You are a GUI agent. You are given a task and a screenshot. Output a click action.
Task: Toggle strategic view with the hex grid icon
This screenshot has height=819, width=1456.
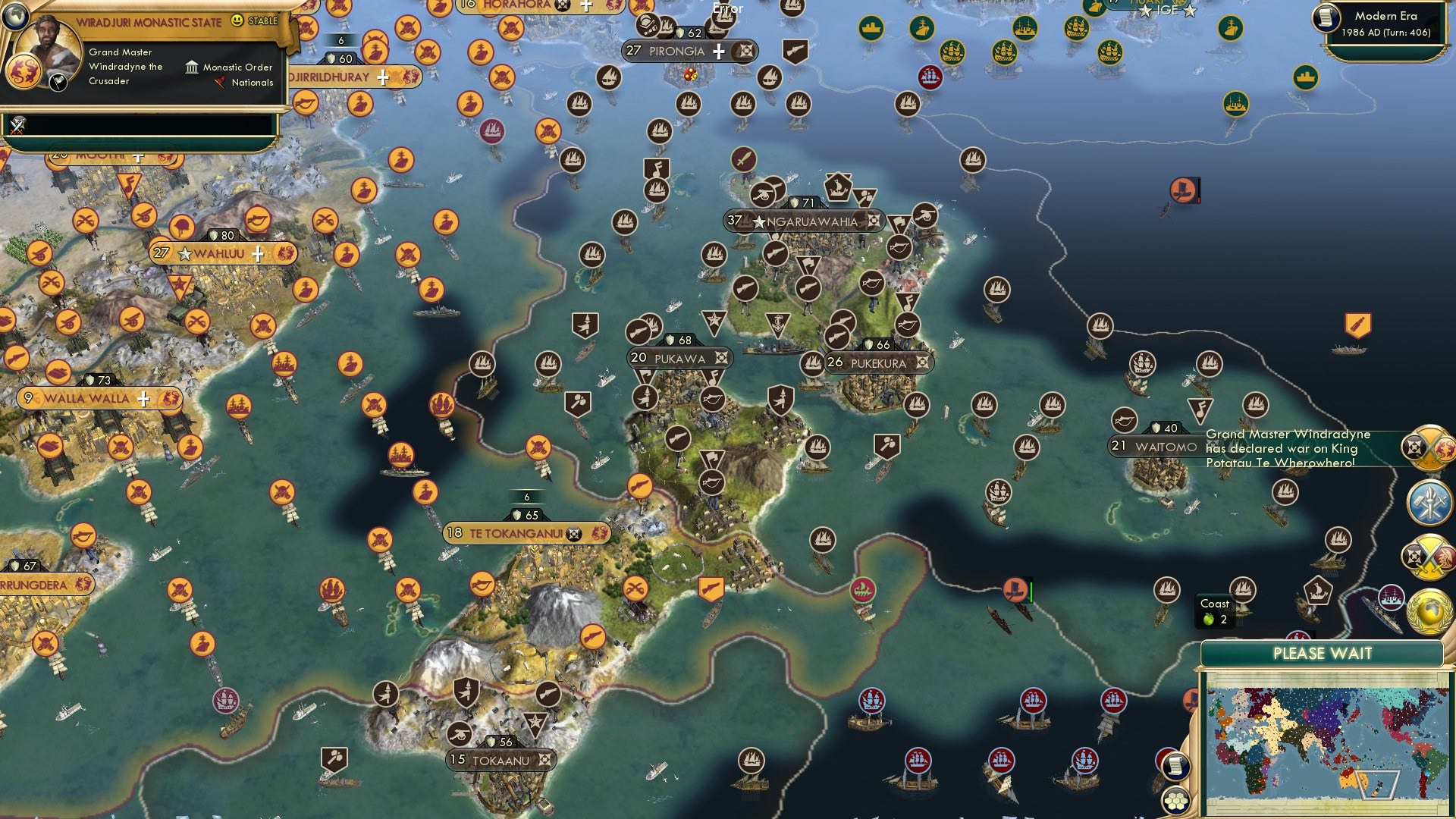(1175, 801)
